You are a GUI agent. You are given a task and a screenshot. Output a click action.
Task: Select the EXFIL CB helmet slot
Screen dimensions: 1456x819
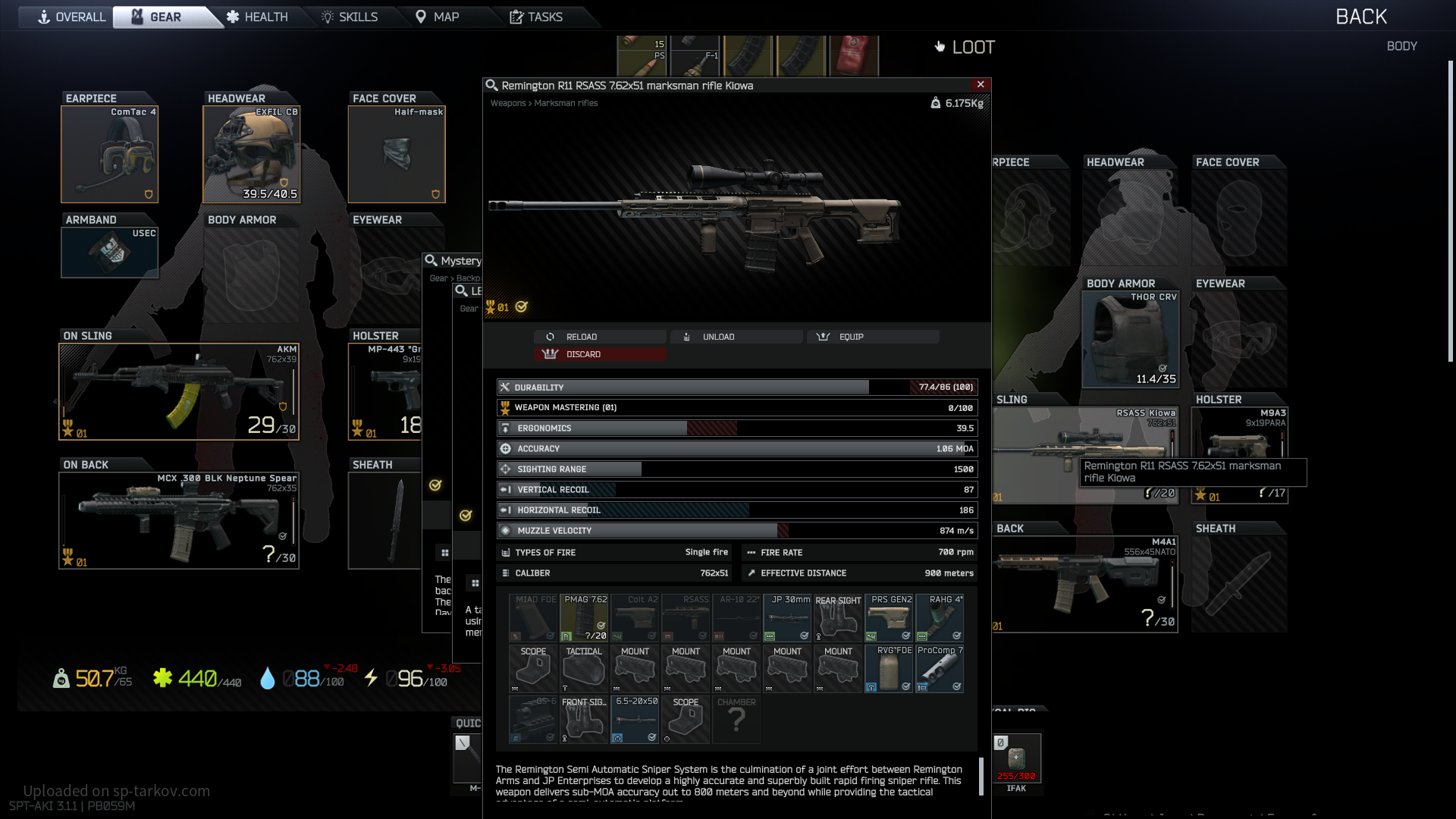[251, 155]
